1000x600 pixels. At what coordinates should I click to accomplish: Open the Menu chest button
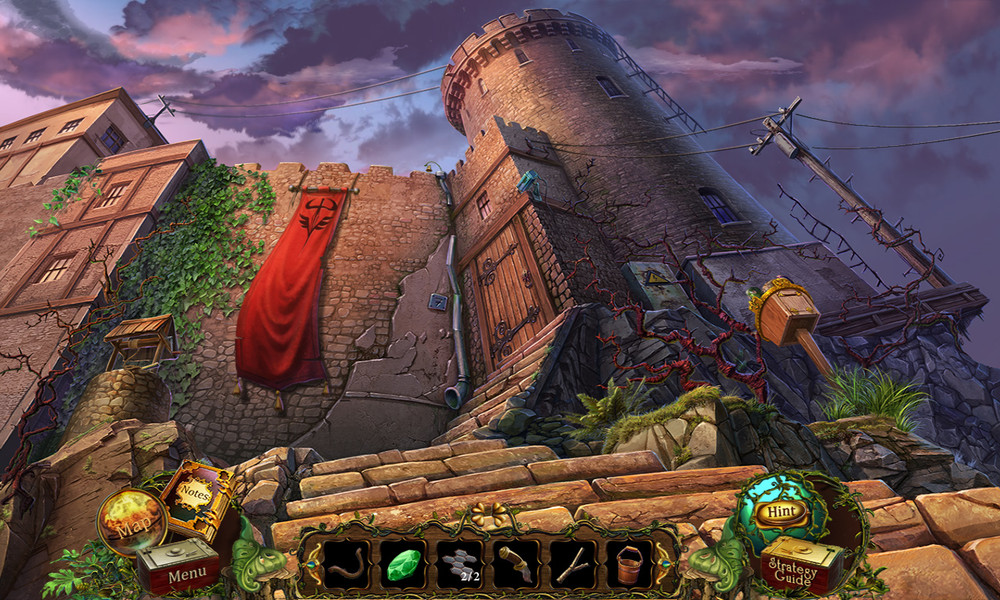[179, 570]
